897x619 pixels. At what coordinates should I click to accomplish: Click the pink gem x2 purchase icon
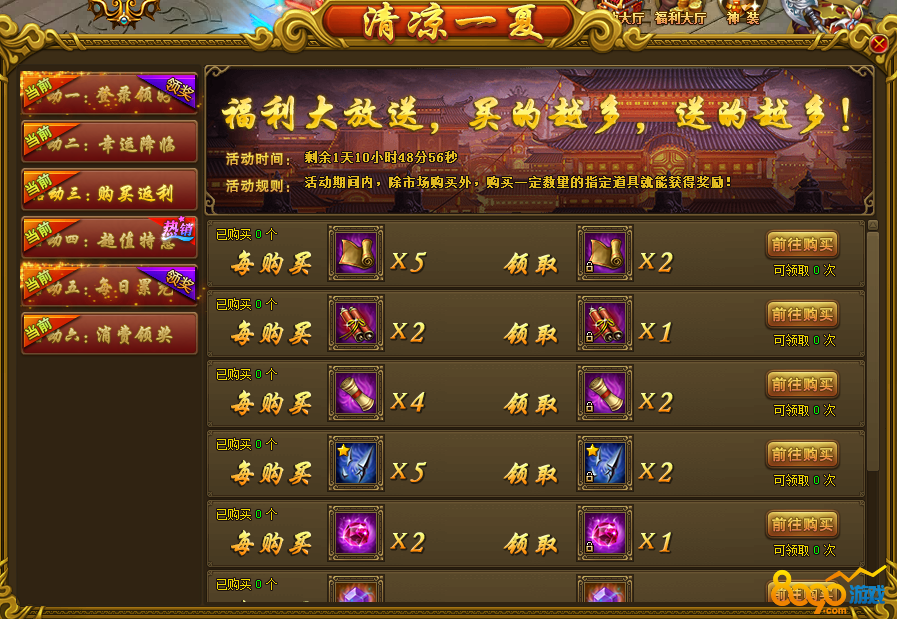[355, 533]
